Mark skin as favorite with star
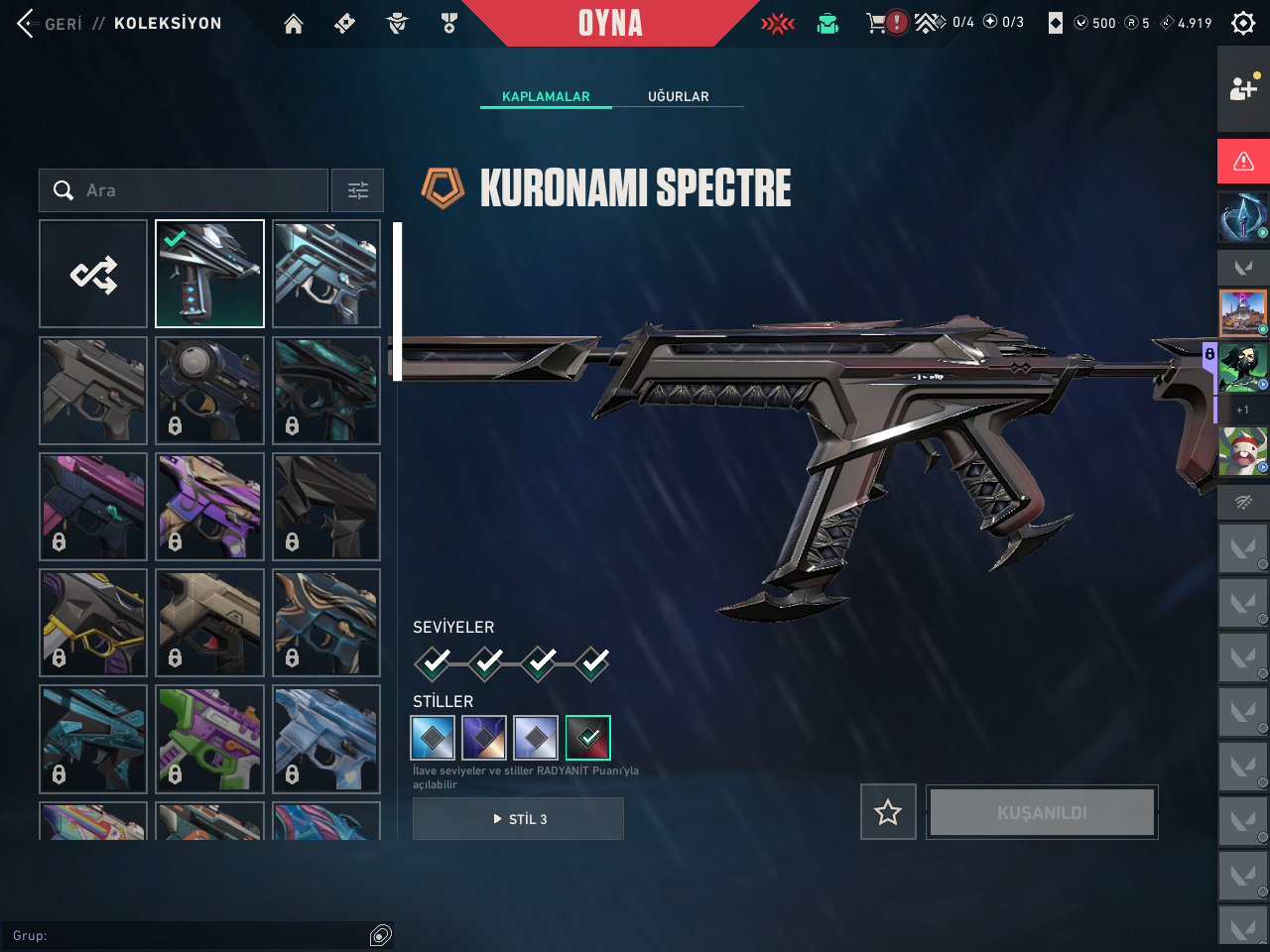This screenshot has width=1270, height=952. coord(888,813)
